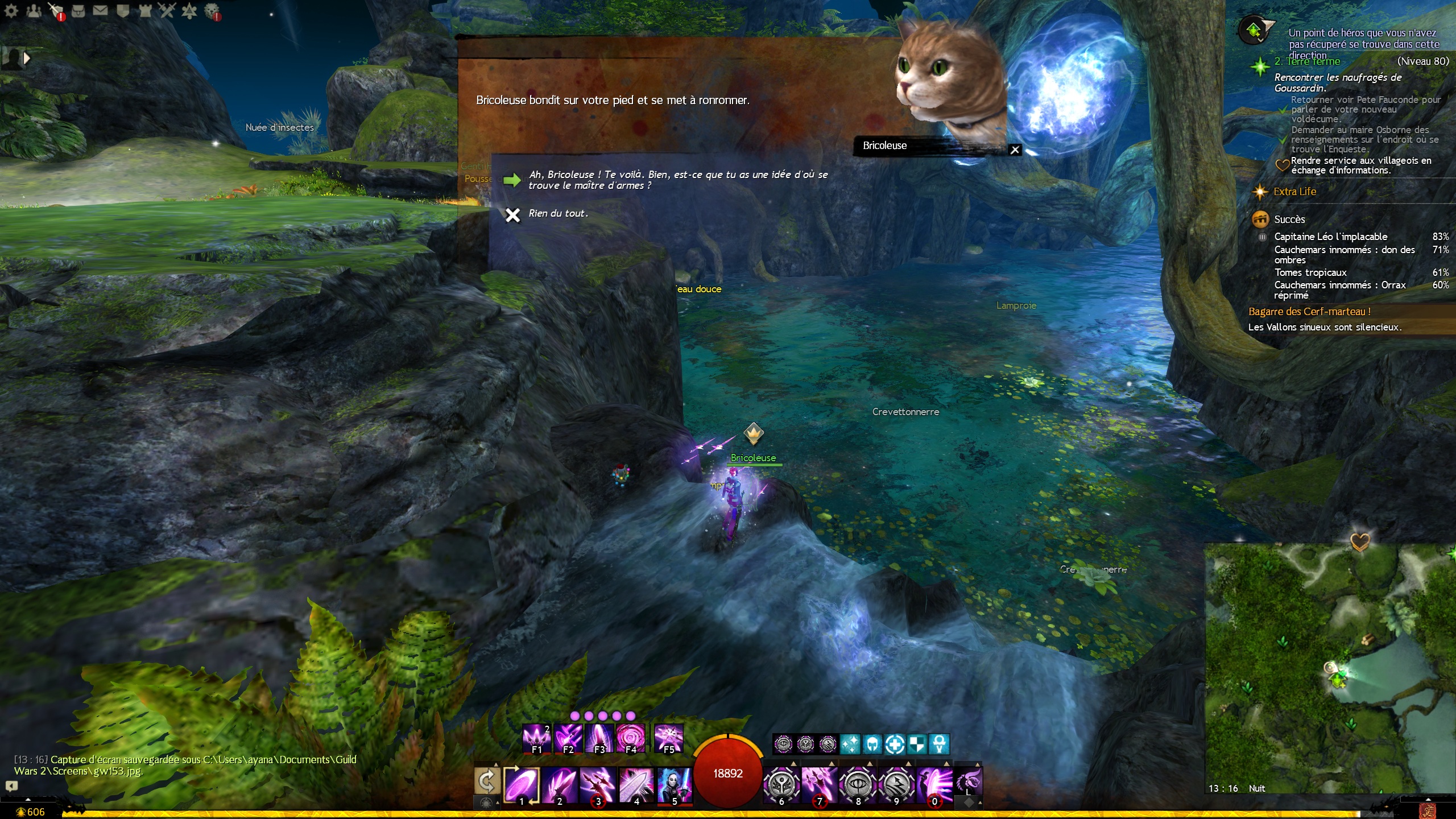Screen dimensions: 1456x819
Task: Use the masked phantasm skill in slot 5
Action: 675,785
